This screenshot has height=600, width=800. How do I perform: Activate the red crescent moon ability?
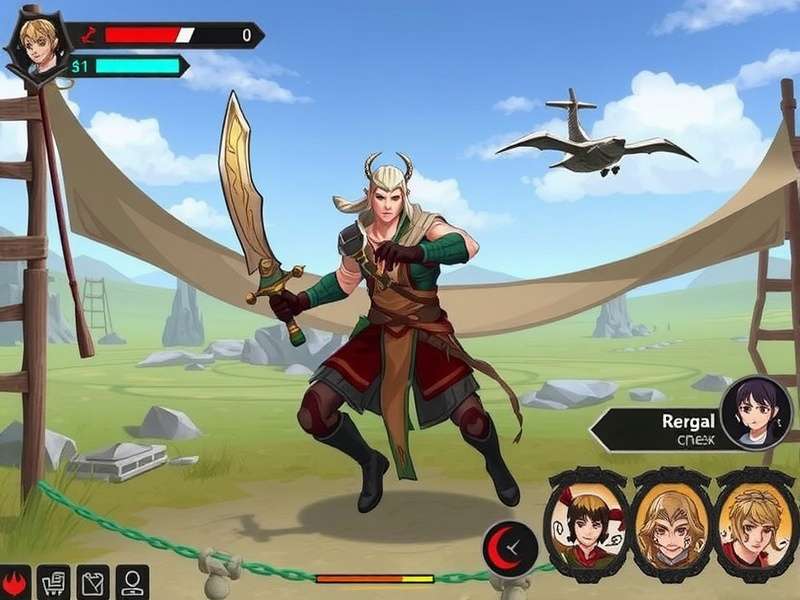[510, 547]
